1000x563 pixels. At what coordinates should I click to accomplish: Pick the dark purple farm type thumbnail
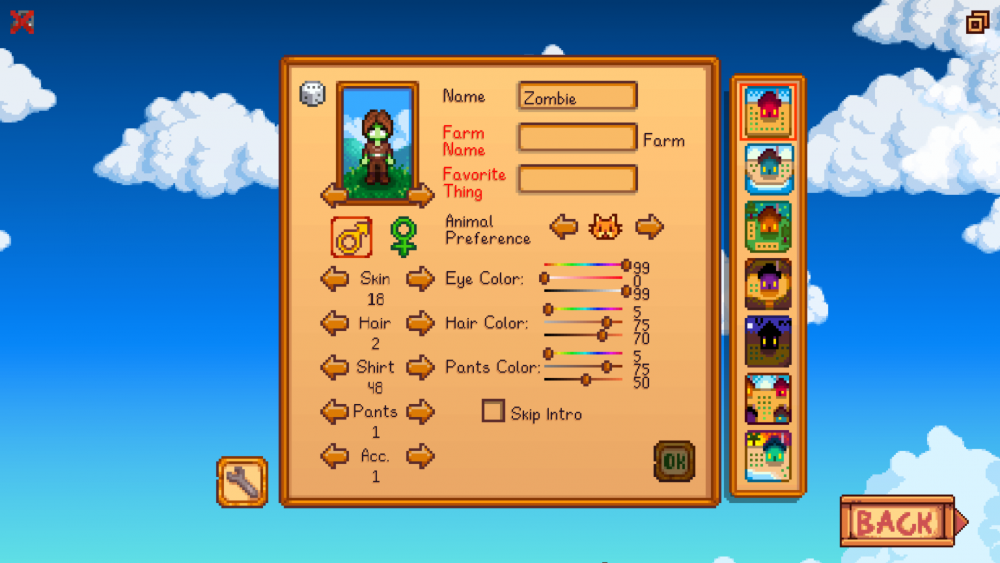pyautogui.click(x=768, y=341)
